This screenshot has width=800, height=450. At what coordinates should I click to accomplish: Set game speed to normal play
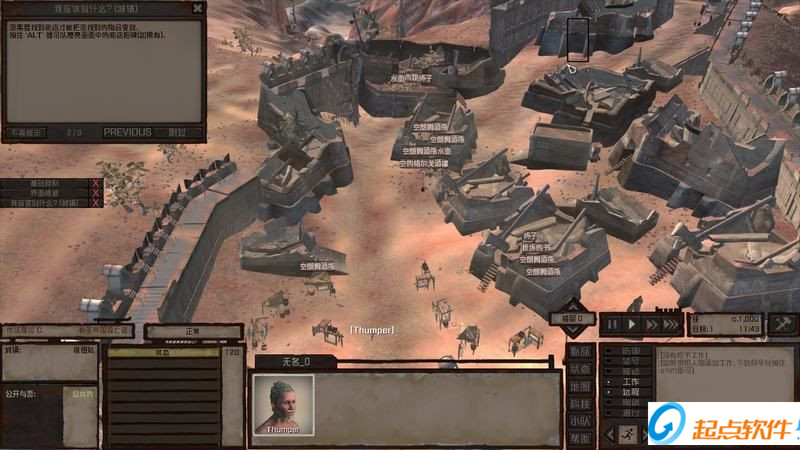(x=632, y=324)
